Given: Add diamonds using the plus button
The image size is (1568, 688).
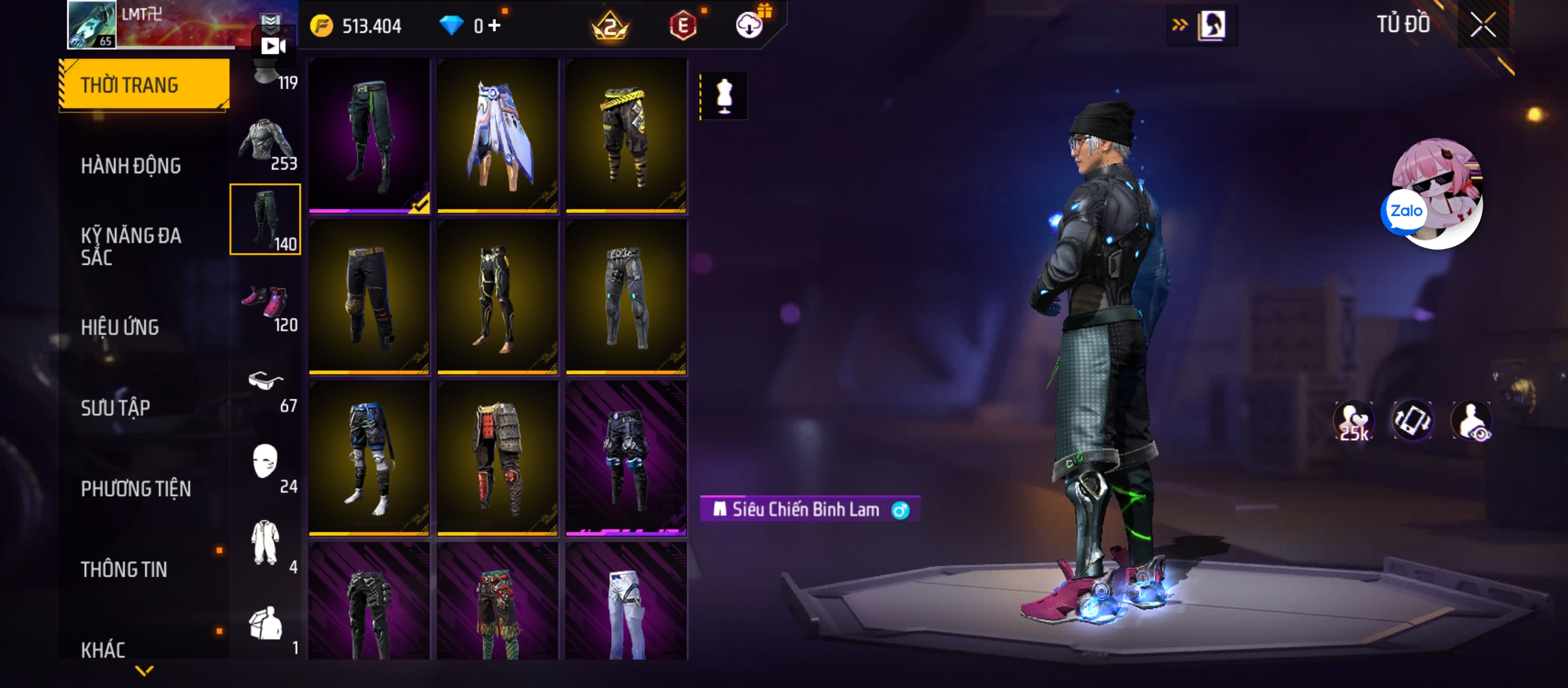Looking at the screenshot, I should tap(495, 25).
